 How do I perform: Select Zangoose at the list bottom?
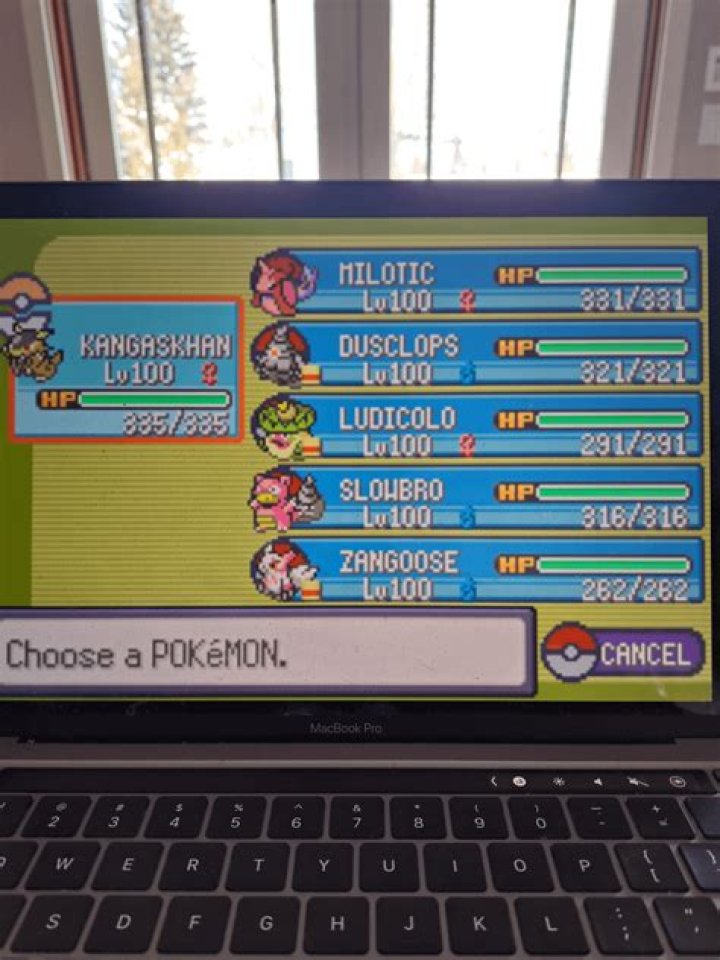pos(480,572)
